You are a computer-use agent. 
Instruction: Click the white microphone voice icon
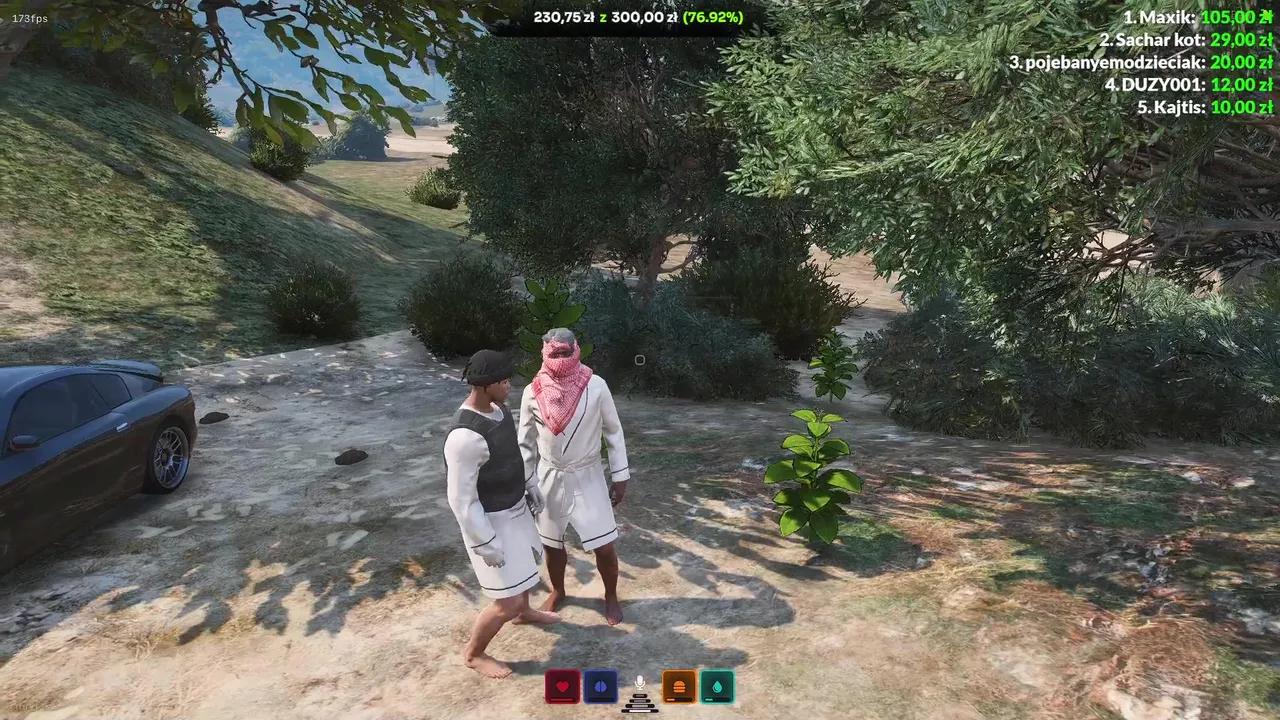[640, 681]
